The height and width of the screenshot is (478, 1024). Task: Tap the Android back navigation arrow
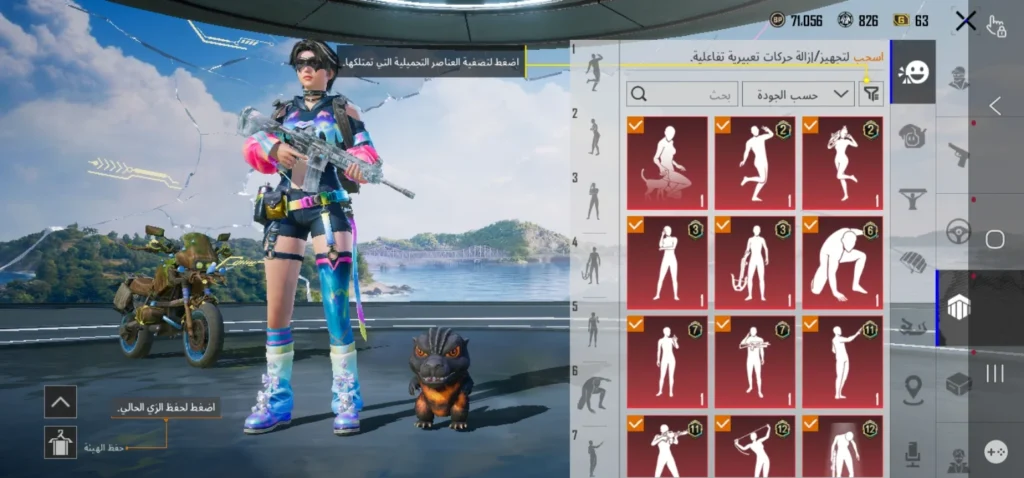pos(995,105)
